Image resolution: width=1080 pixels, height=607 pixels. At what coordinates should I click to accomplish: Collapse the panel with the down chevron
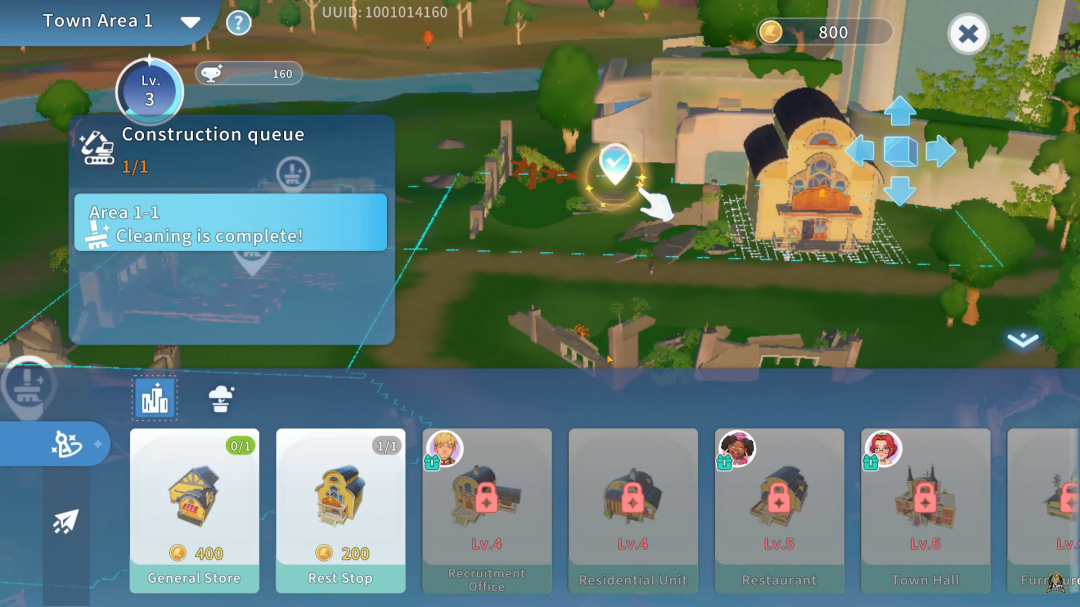[x=1022, y=340]
